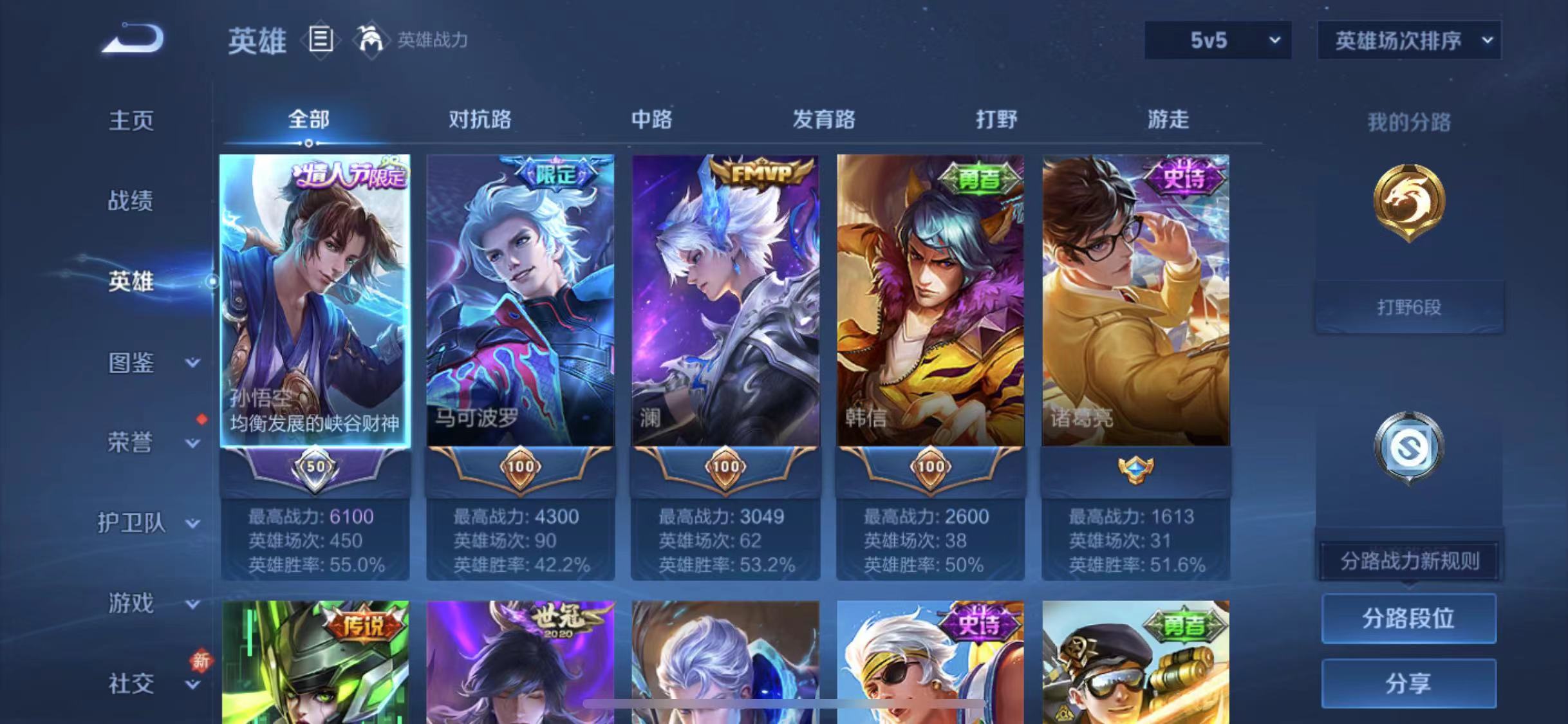This screenshot has height=724, width=1568.
Task: Click the hero list document icon beside 英雄 title
Action: (321, 40)
